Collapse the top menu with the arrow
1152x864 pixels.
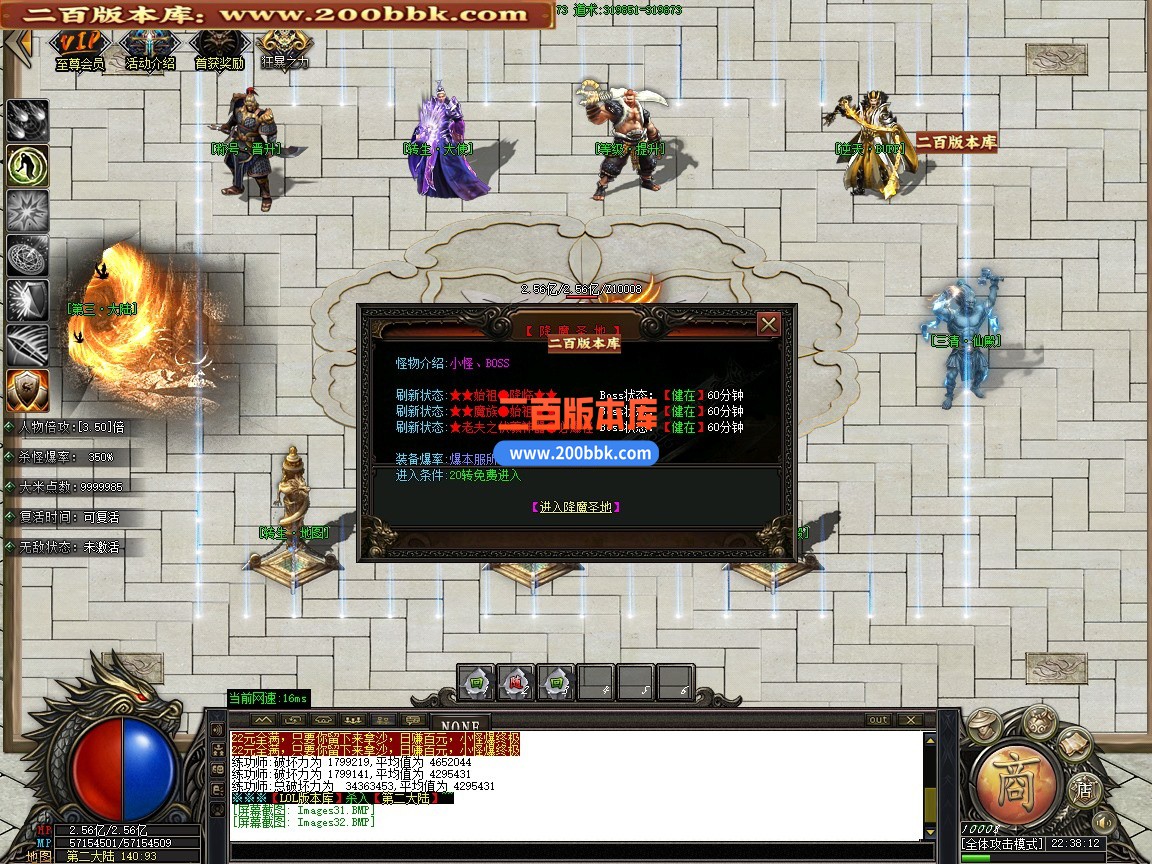coord(20,45)
